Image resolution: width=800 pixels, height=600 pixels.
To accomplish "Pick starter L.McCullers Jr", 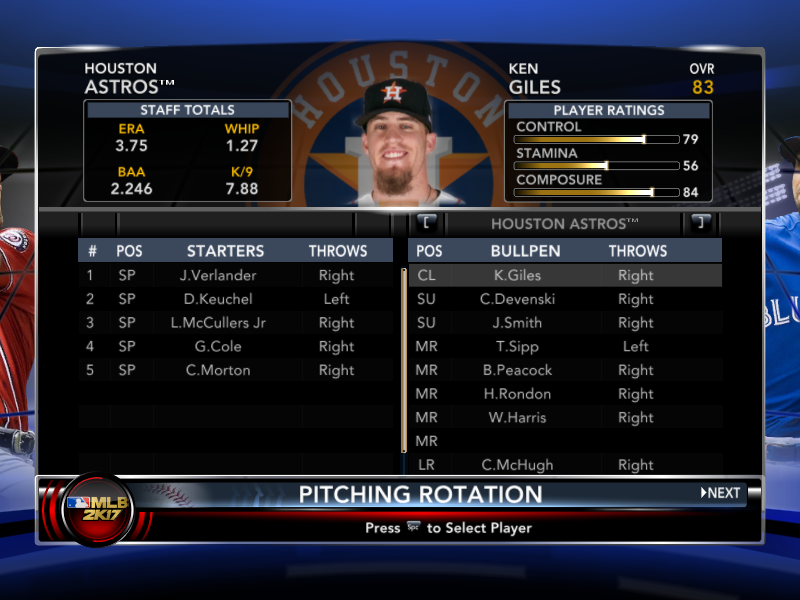I will (x=218, y=323).
